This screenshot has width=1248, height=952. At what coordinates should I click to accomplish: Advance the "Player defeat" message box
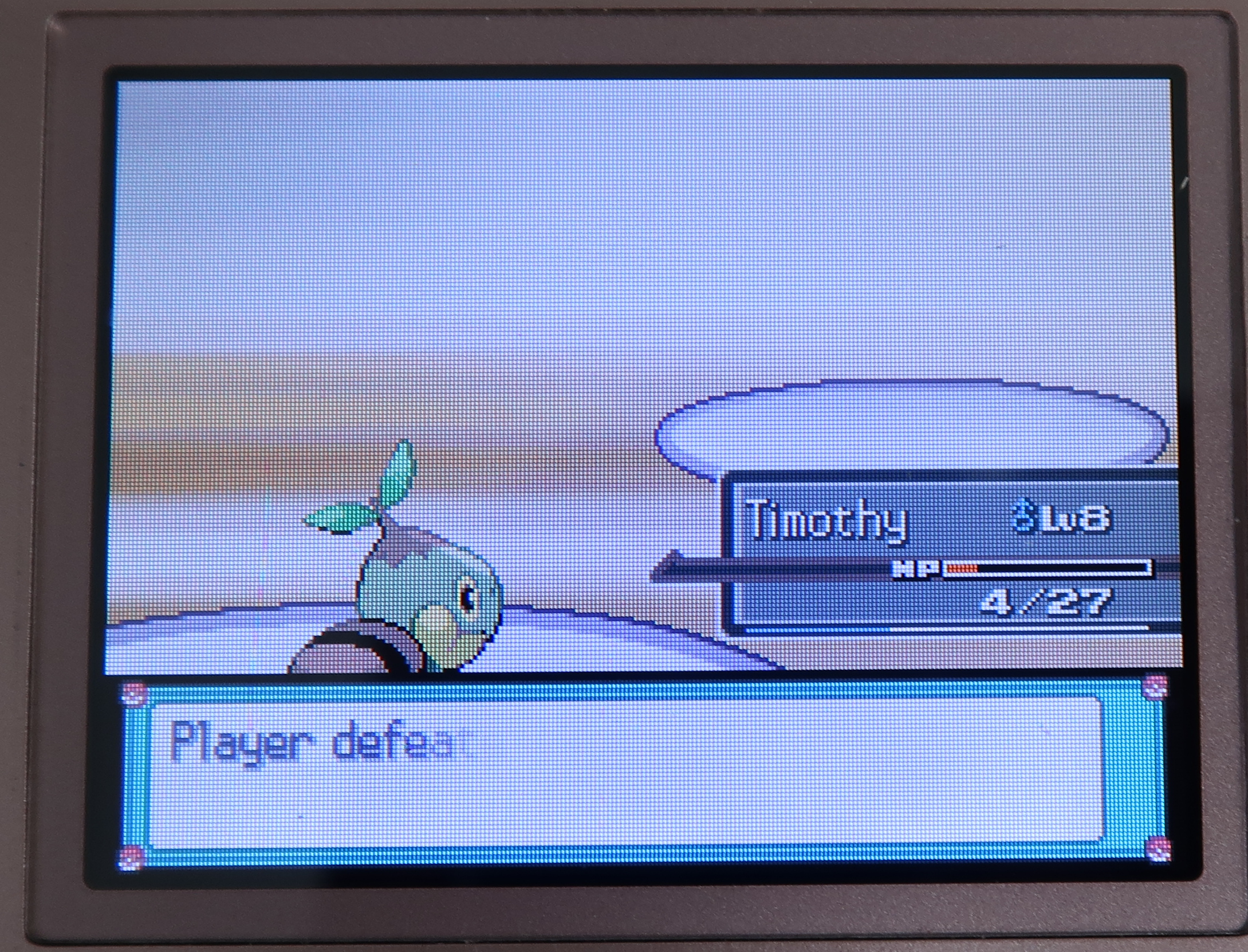point(624,769)
